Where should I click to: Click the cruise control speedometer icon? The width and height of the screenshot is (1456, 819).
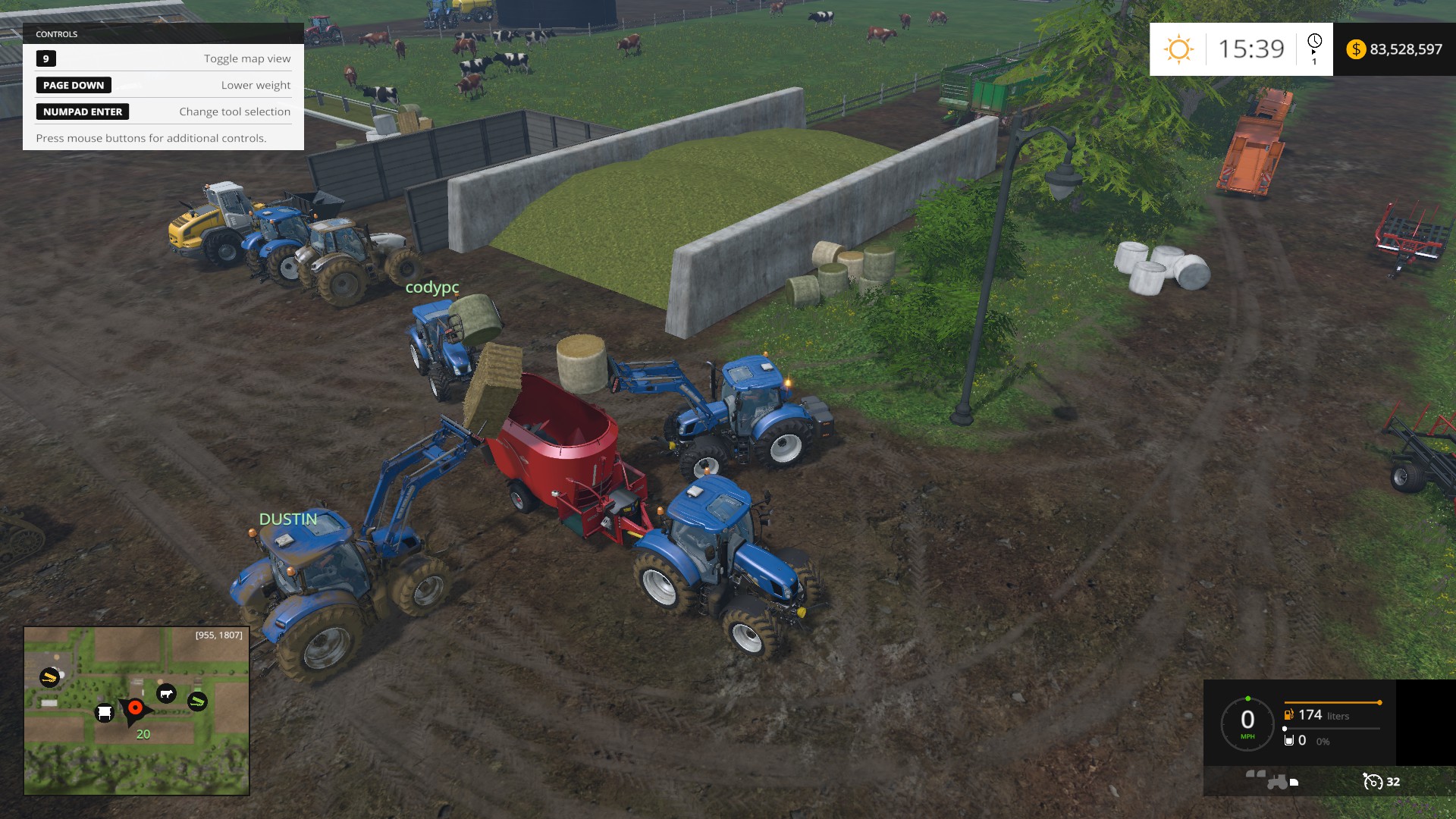point(1372,782)
